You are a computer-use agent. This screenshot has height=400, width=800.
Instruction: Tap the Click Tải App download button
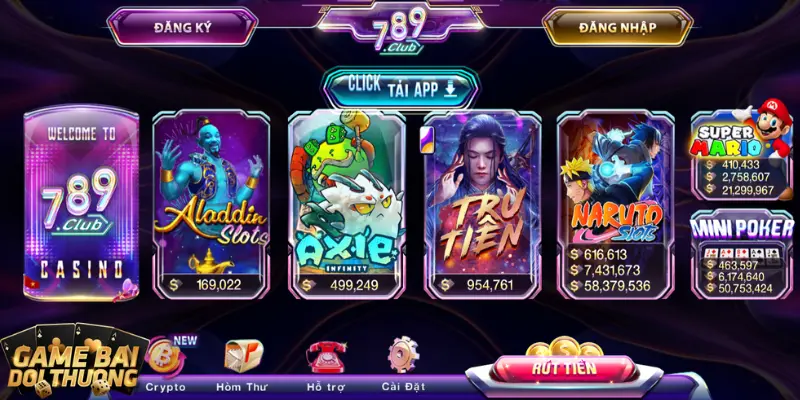[399, 88]
